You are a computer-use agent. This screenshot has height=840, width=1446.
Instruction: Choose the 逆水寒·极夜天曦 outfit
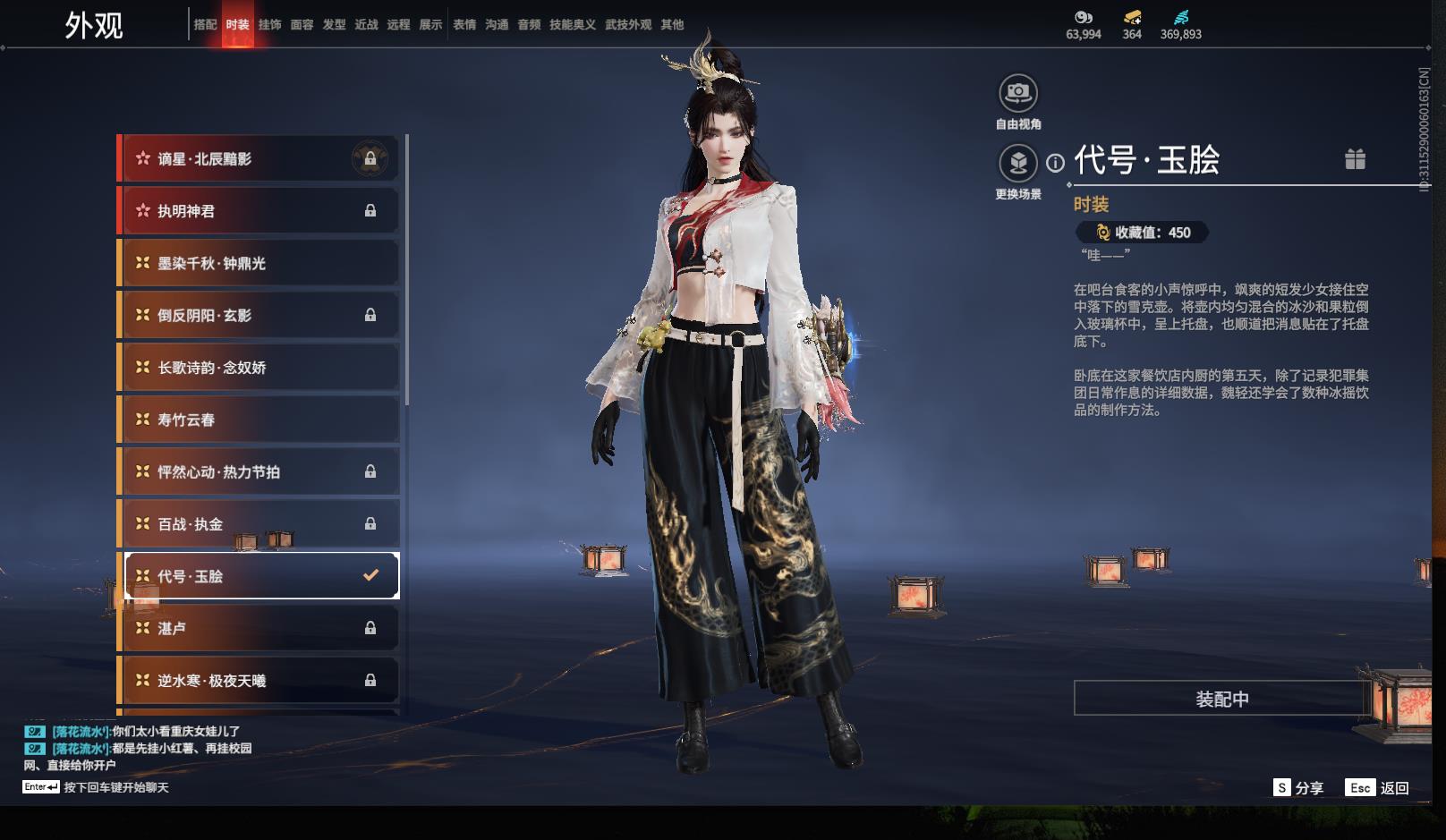(x=259, y=681)
